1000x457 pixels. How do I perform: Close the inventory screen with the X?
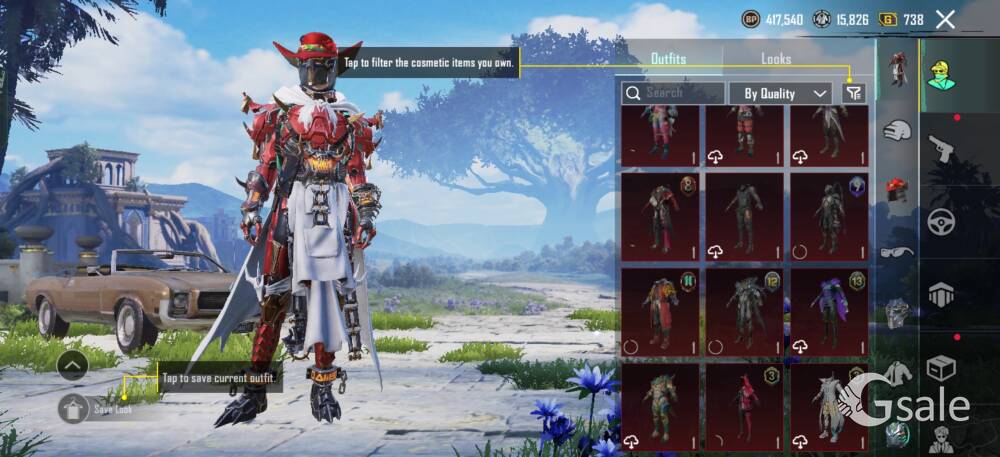(x=945, y=19)
